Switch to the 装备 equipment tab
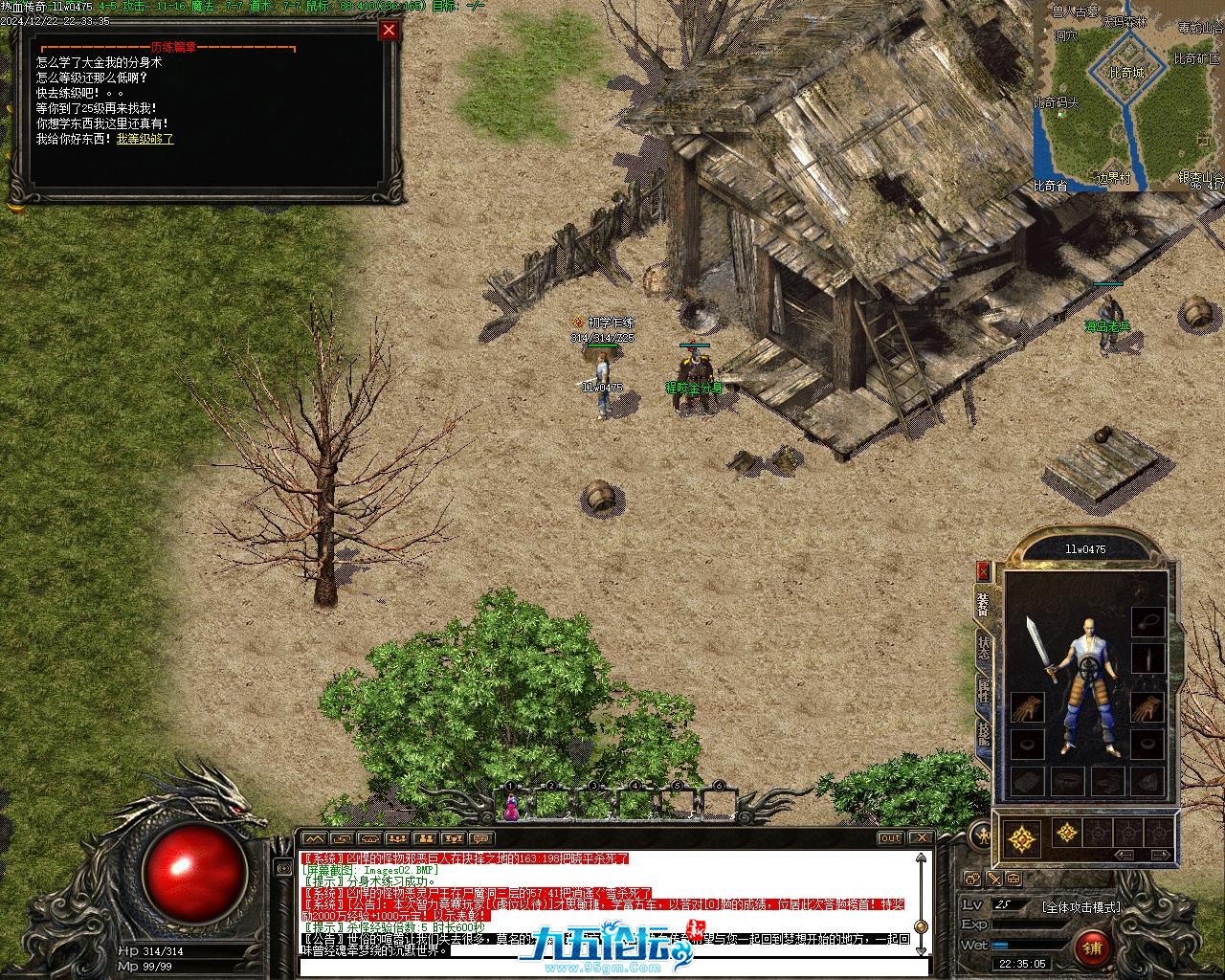 coord(983,603)
